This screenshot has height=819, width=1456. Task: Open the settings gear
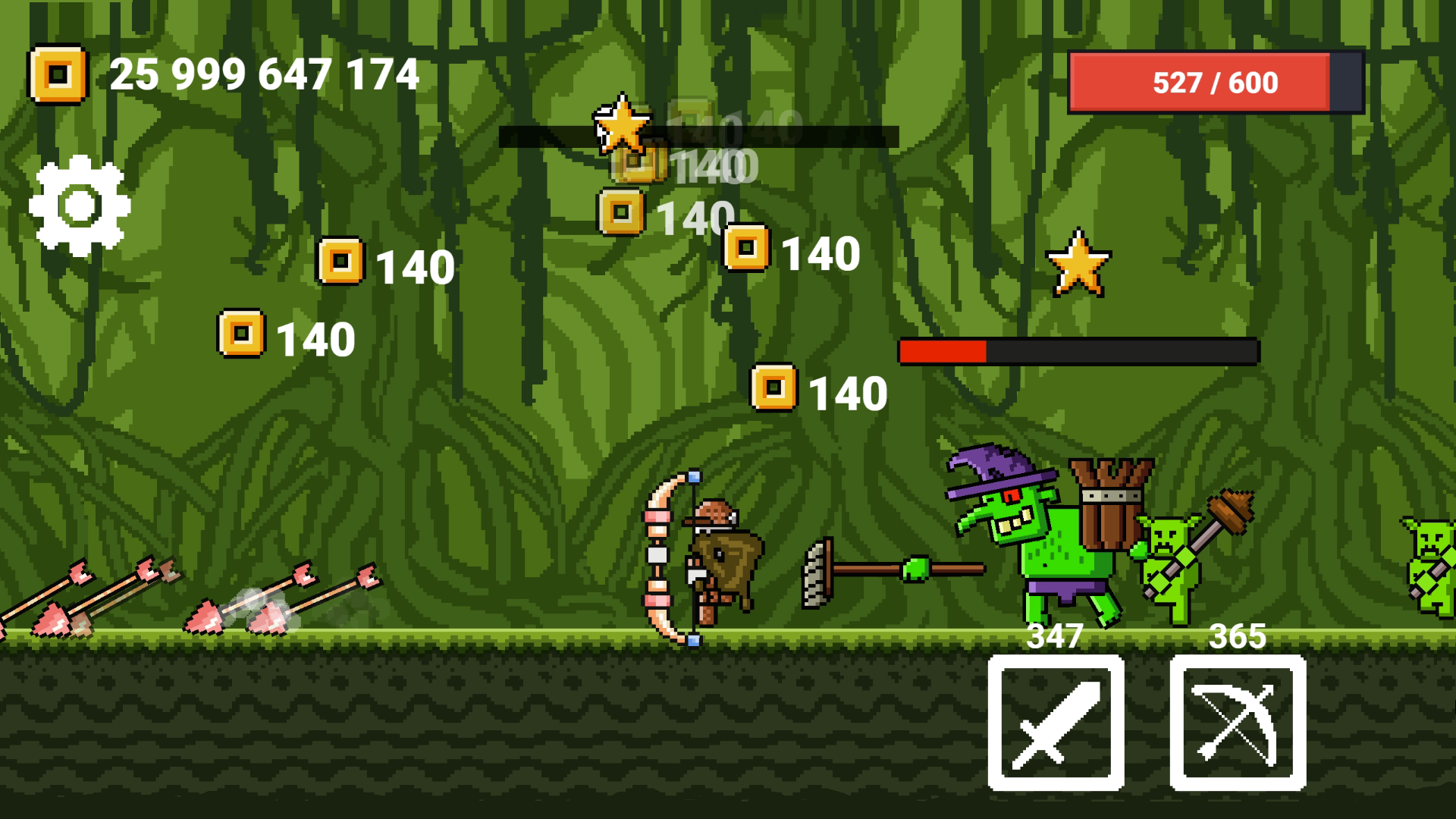78,203
